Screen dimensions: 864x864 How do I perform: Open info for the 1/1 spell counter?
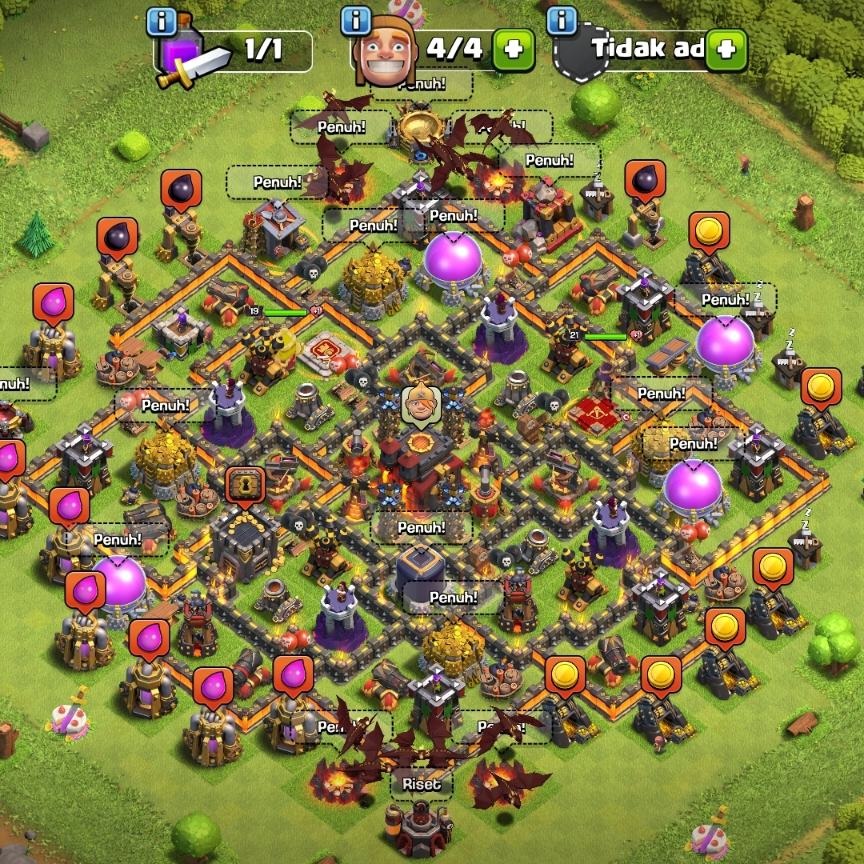coord(161,21)
